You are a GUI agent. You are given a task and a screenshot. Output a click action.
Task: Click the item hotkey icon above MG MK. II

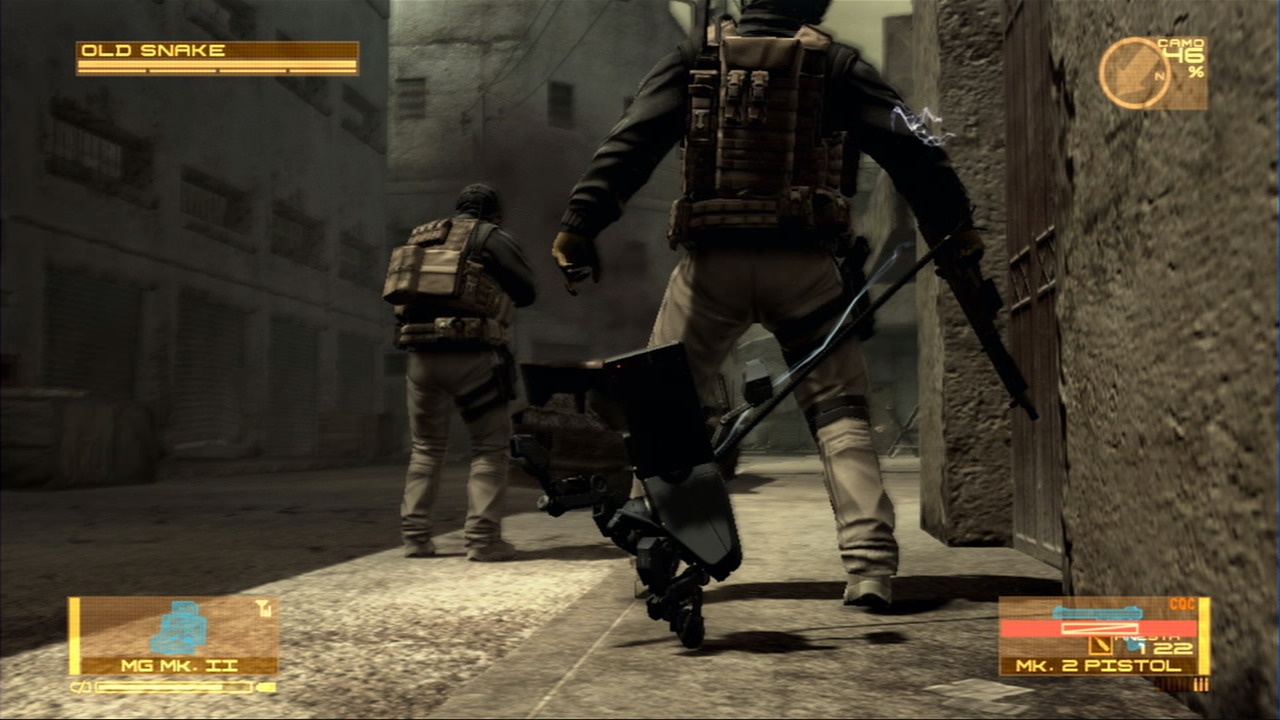click(x=262, y=606)
